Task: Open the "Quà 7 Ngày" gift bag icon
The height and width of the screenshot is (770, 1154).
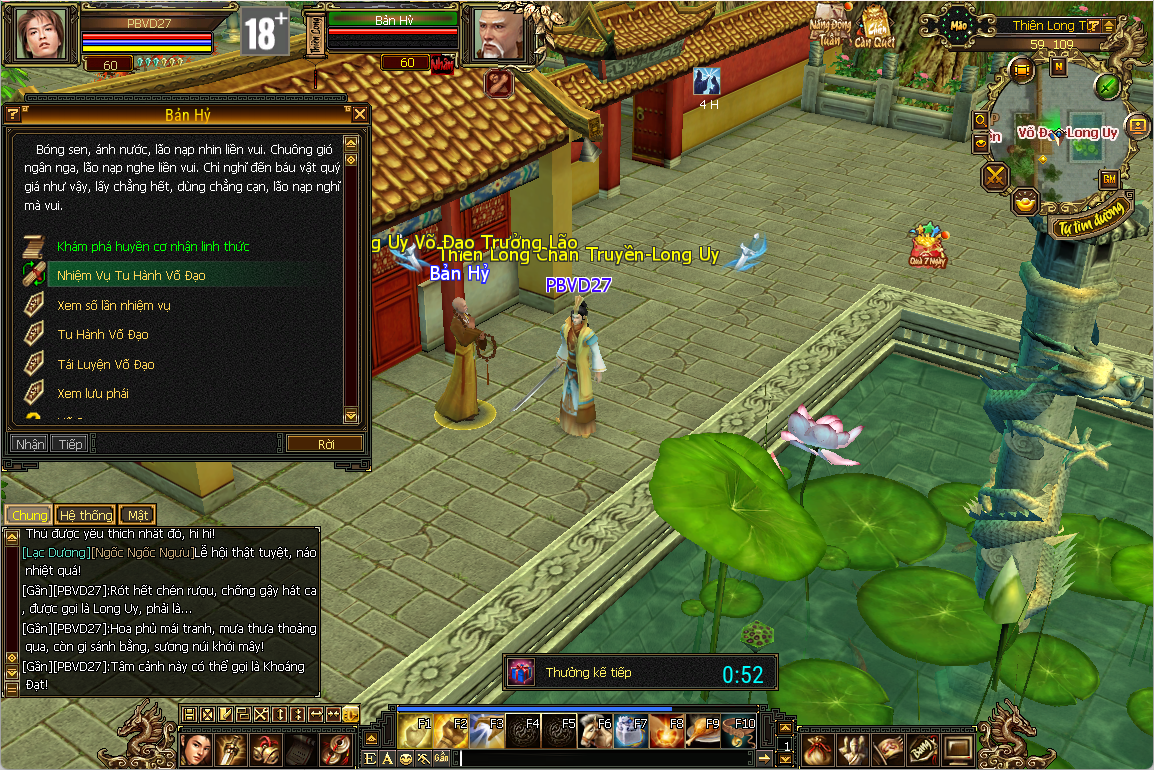Action: point(927,245)
